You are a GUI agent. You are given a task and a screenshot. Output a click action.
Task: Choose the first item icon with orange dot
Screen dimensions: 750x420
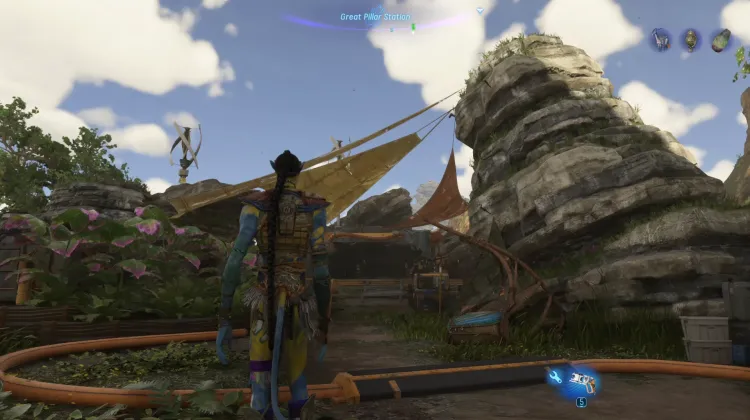pos(660,40)
